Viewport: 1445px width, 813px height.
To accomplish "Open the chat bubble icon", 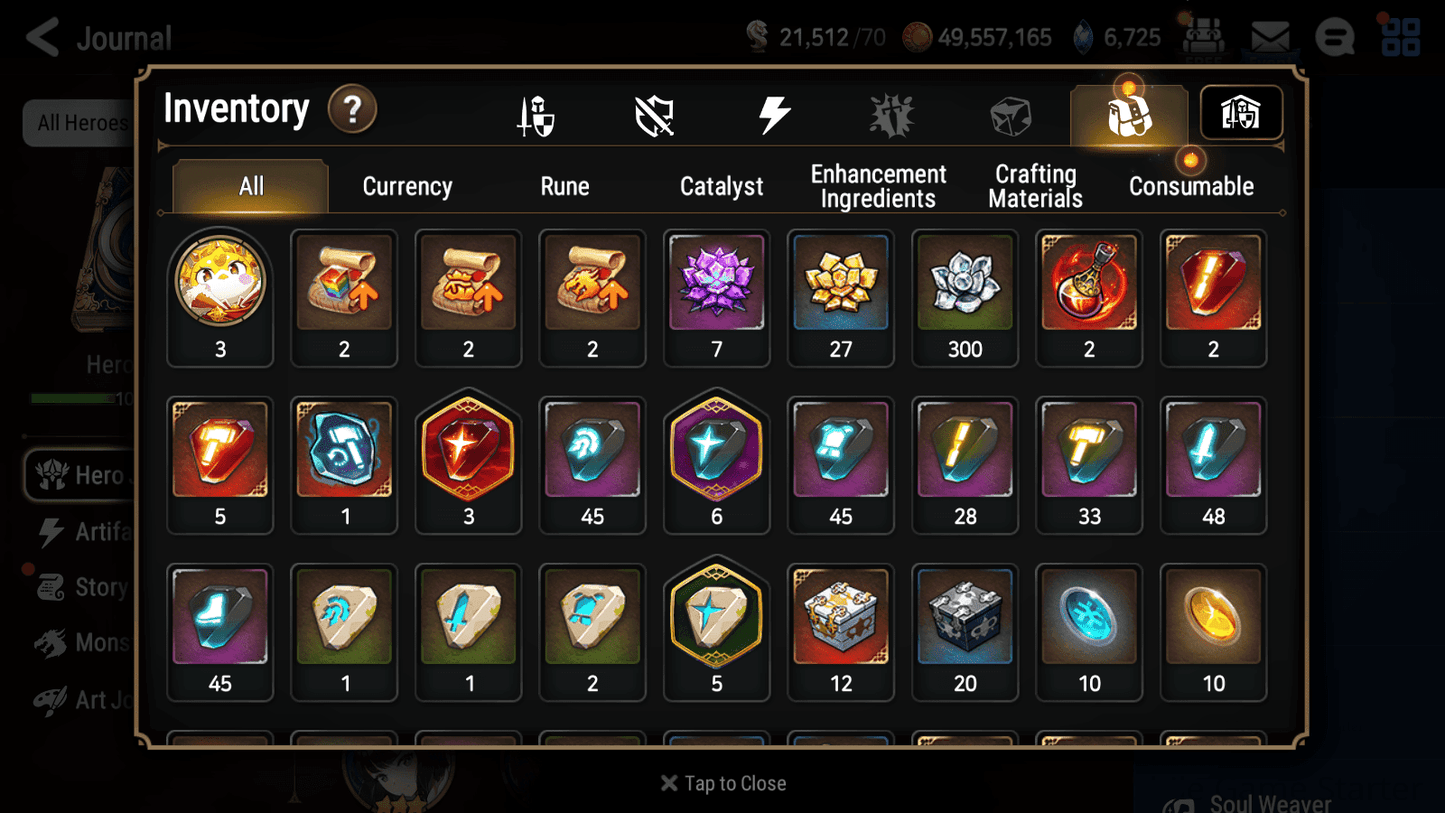I will (1335, 37).
